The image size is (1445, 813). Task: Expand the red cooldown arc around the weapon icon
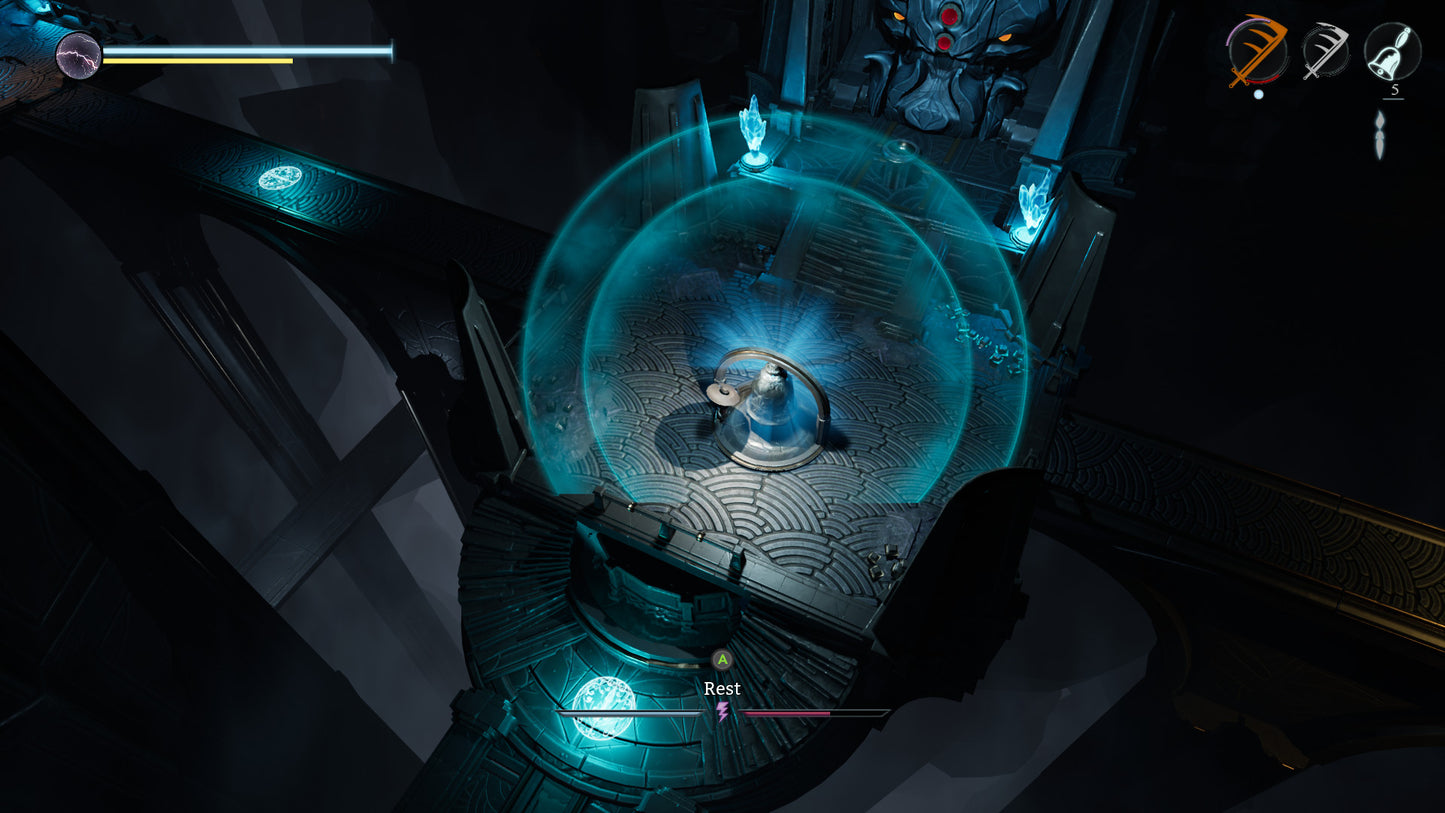[x=1263, y=80]
